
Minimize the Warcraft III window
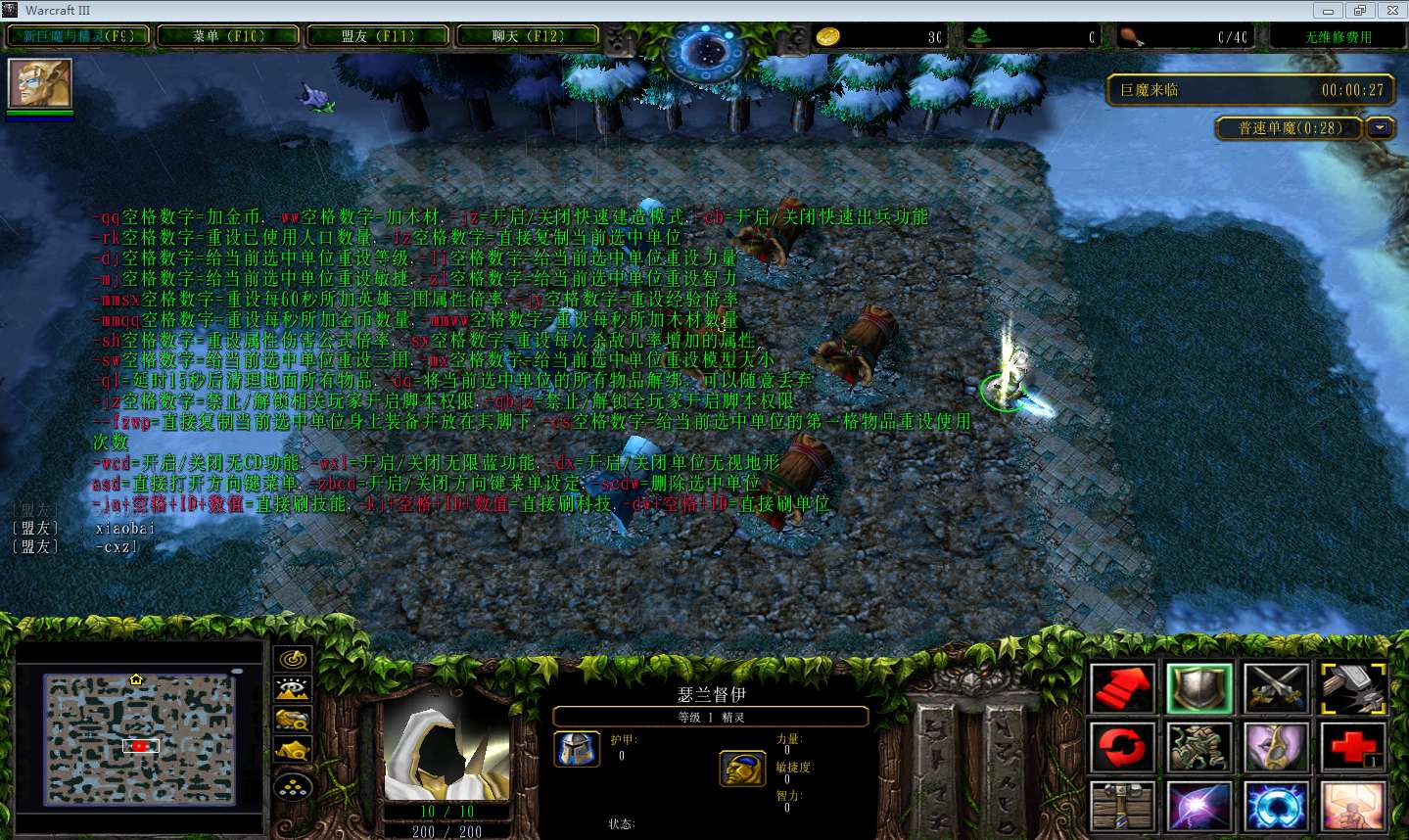click(x=1328, y=11)
